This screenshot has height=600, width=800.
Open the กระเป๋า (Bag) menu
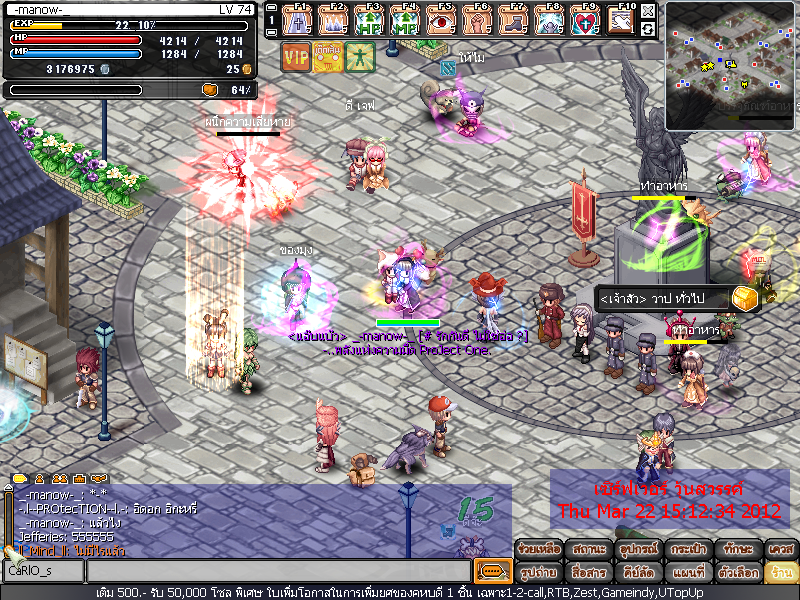tap(685, 549)
